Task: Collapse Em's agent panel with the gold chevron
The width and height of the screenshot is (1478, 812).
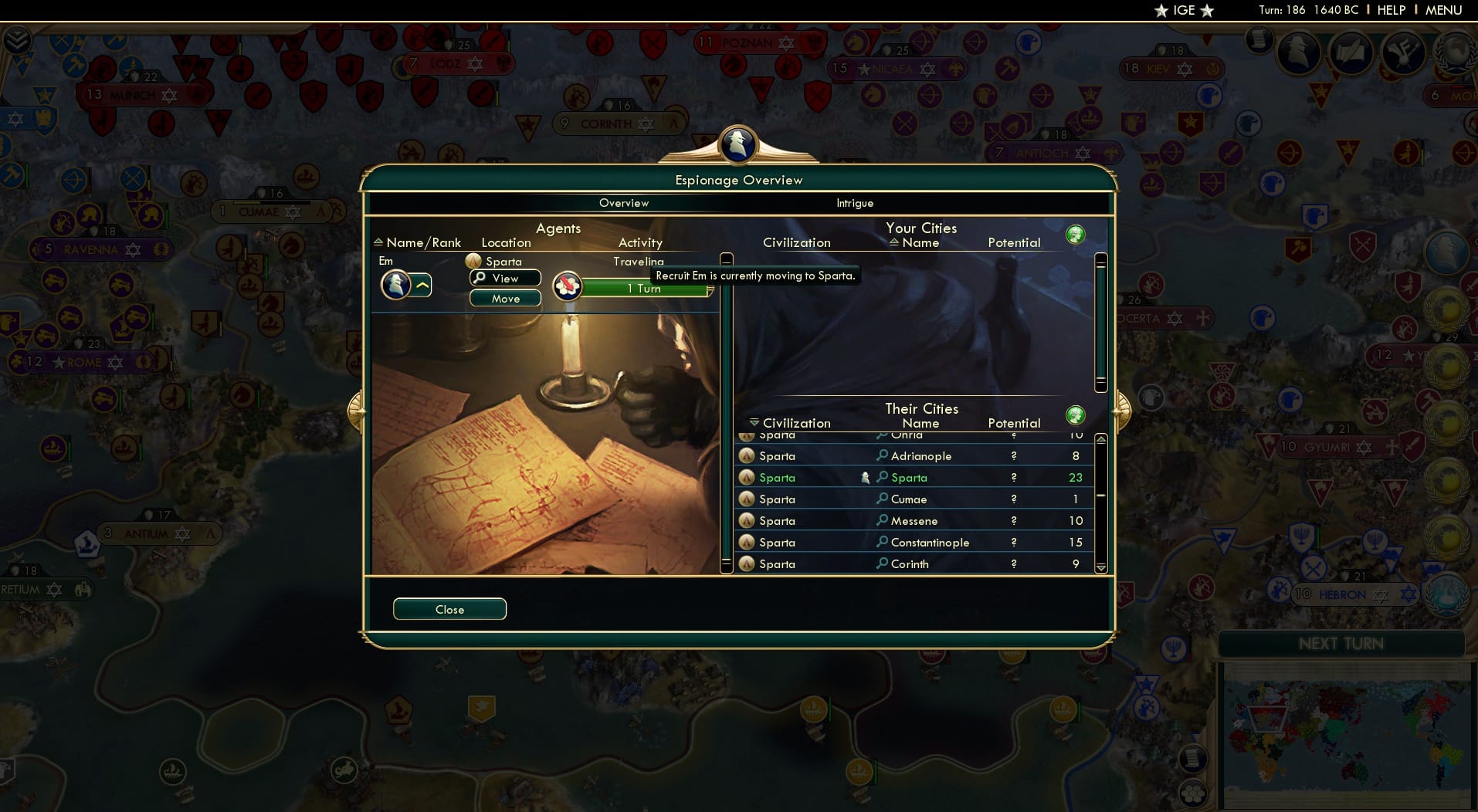Action: click(x=422, y=285)
